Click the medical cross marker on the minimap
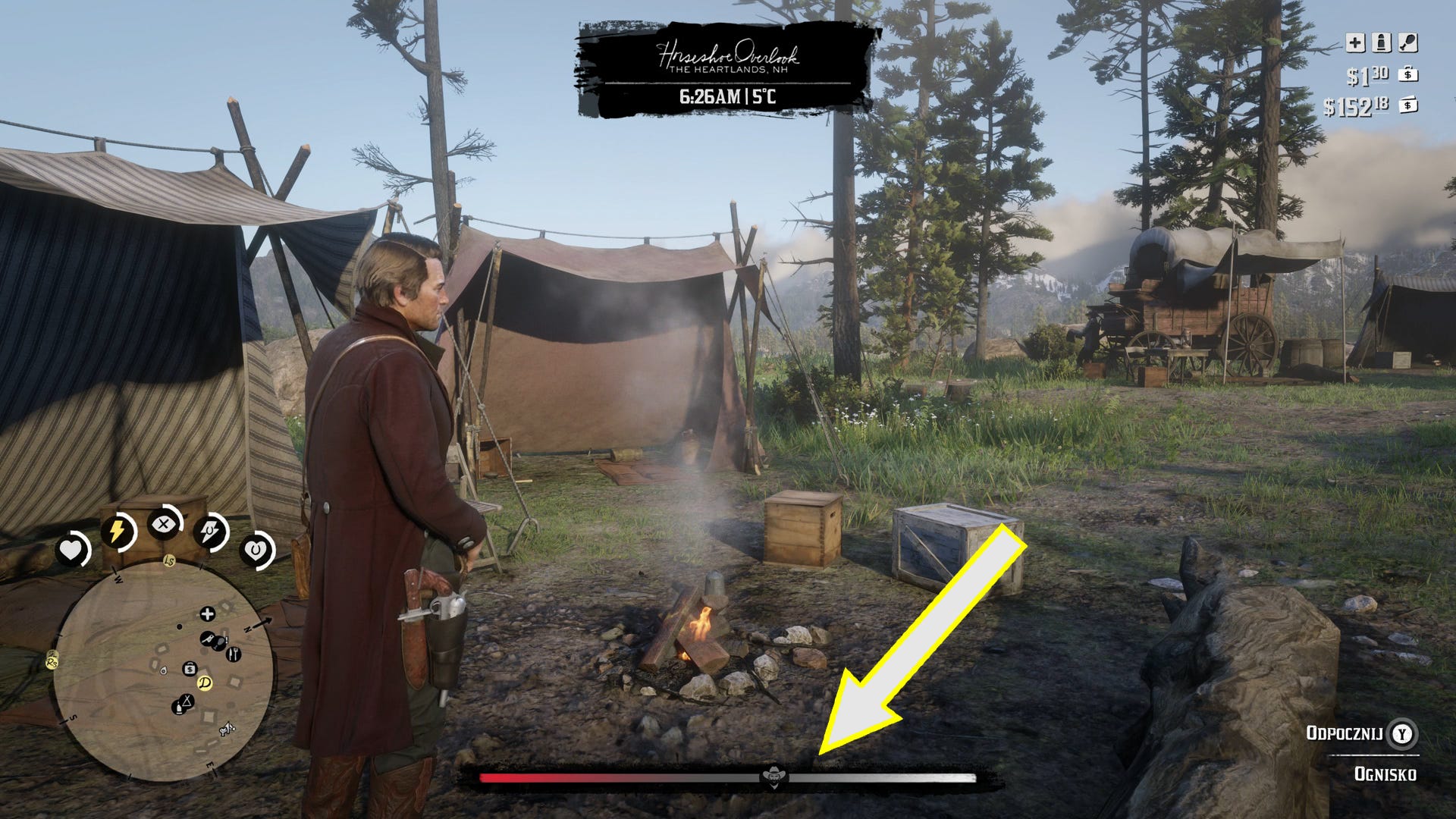The image size is (1456, 819). coord(208,614)
